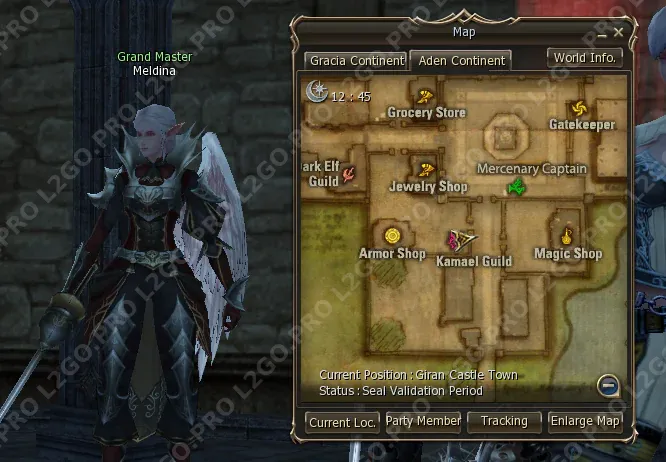The width and height of the screenshot is (666, 462).
Task: Show Party Member locations
Action: point(423,422)
